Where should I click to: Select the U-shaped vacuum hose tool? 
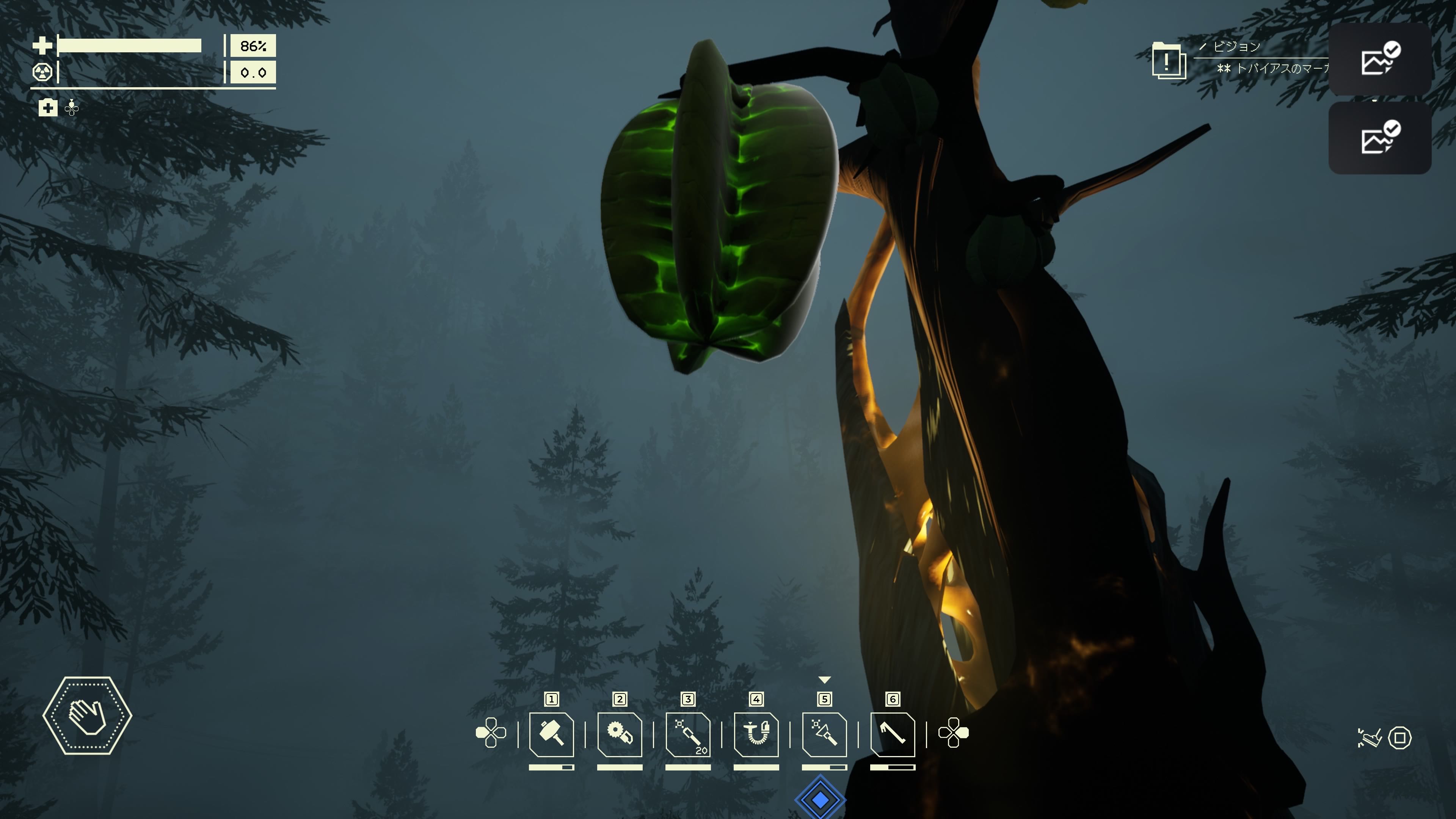click(x=756, y=734)
